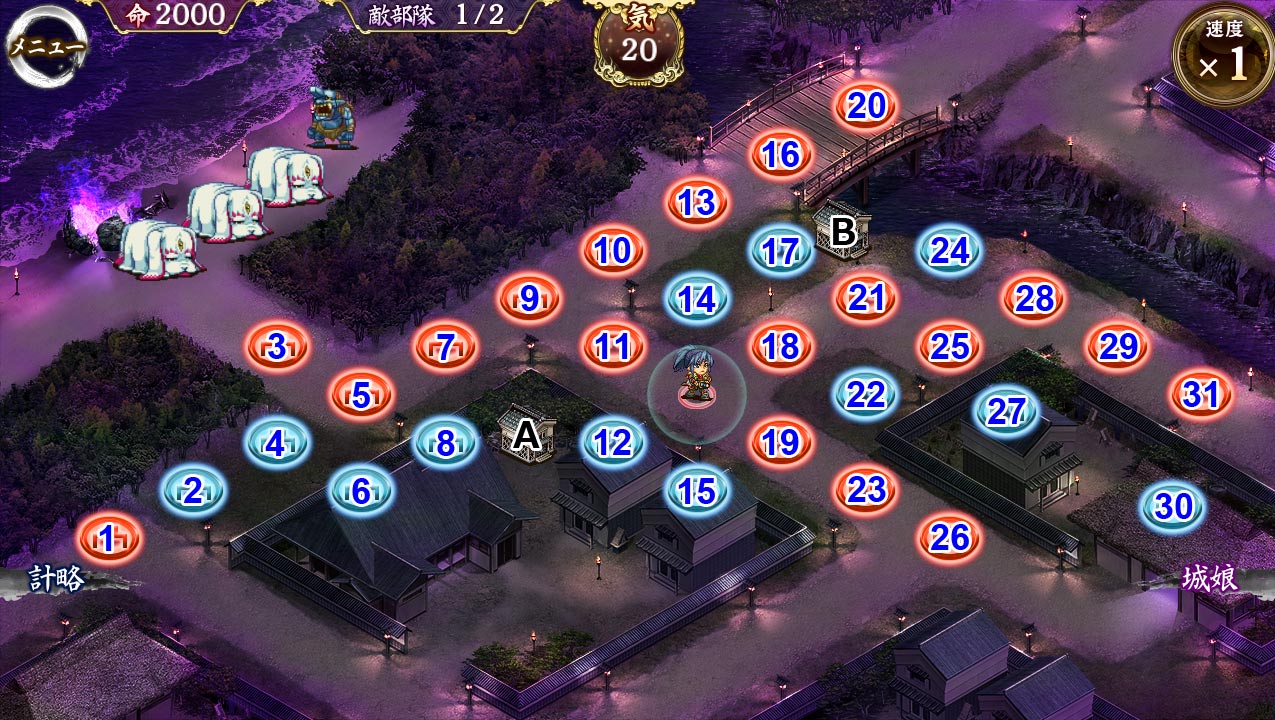Pick red deployment tile 26

point(949,537)
